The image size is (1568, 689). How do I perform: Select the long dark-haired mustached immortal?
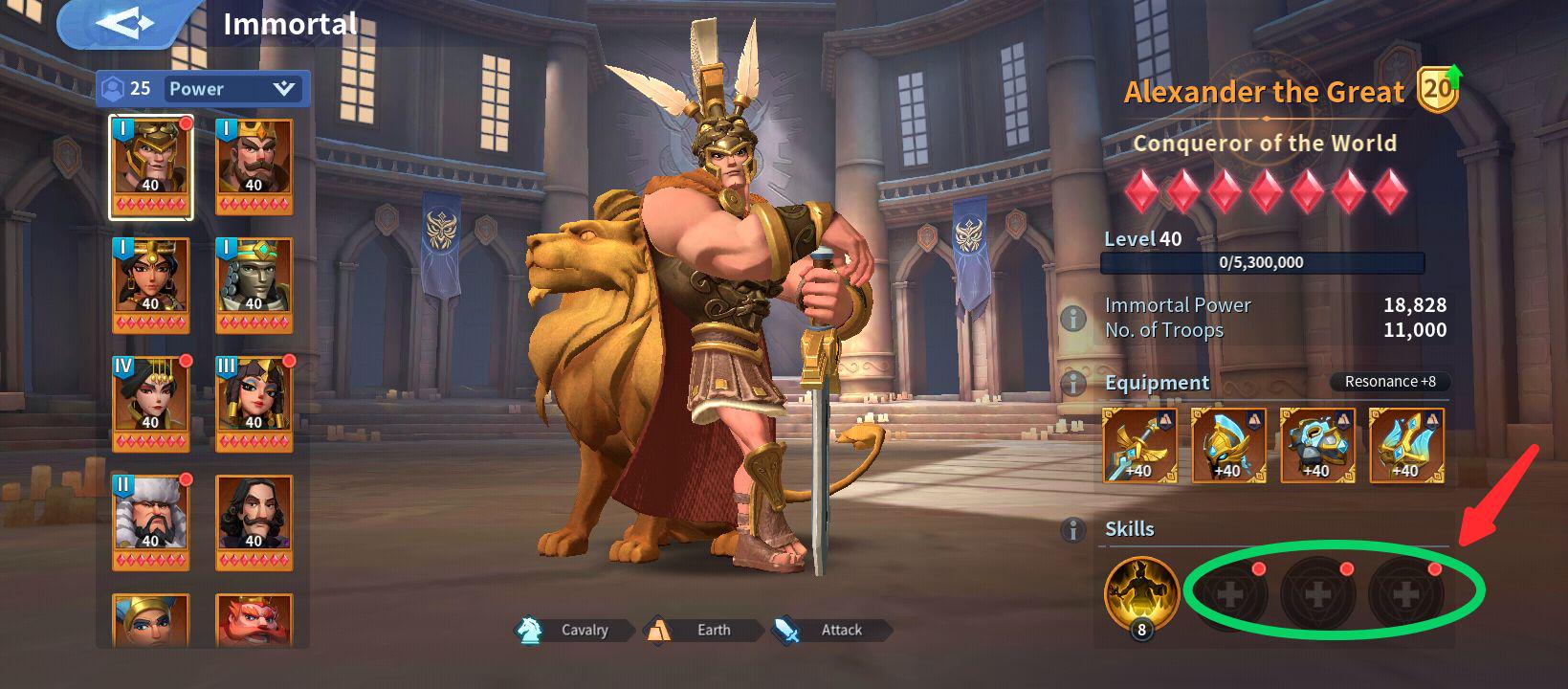[254, 522]
